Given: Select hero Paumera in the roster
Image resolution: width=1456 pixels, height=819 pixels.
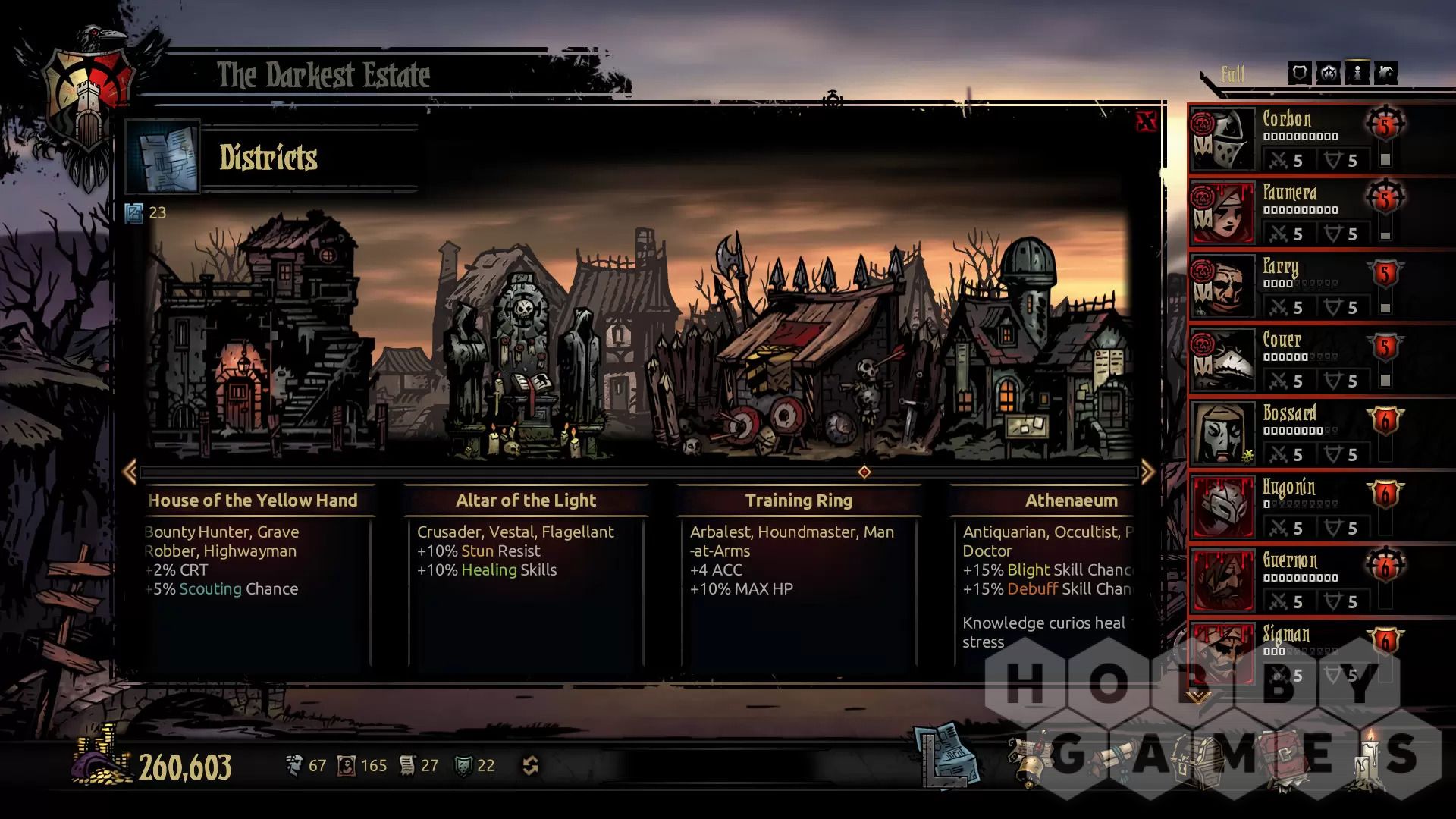Looking at the screenshot, I should (1289, 193).
